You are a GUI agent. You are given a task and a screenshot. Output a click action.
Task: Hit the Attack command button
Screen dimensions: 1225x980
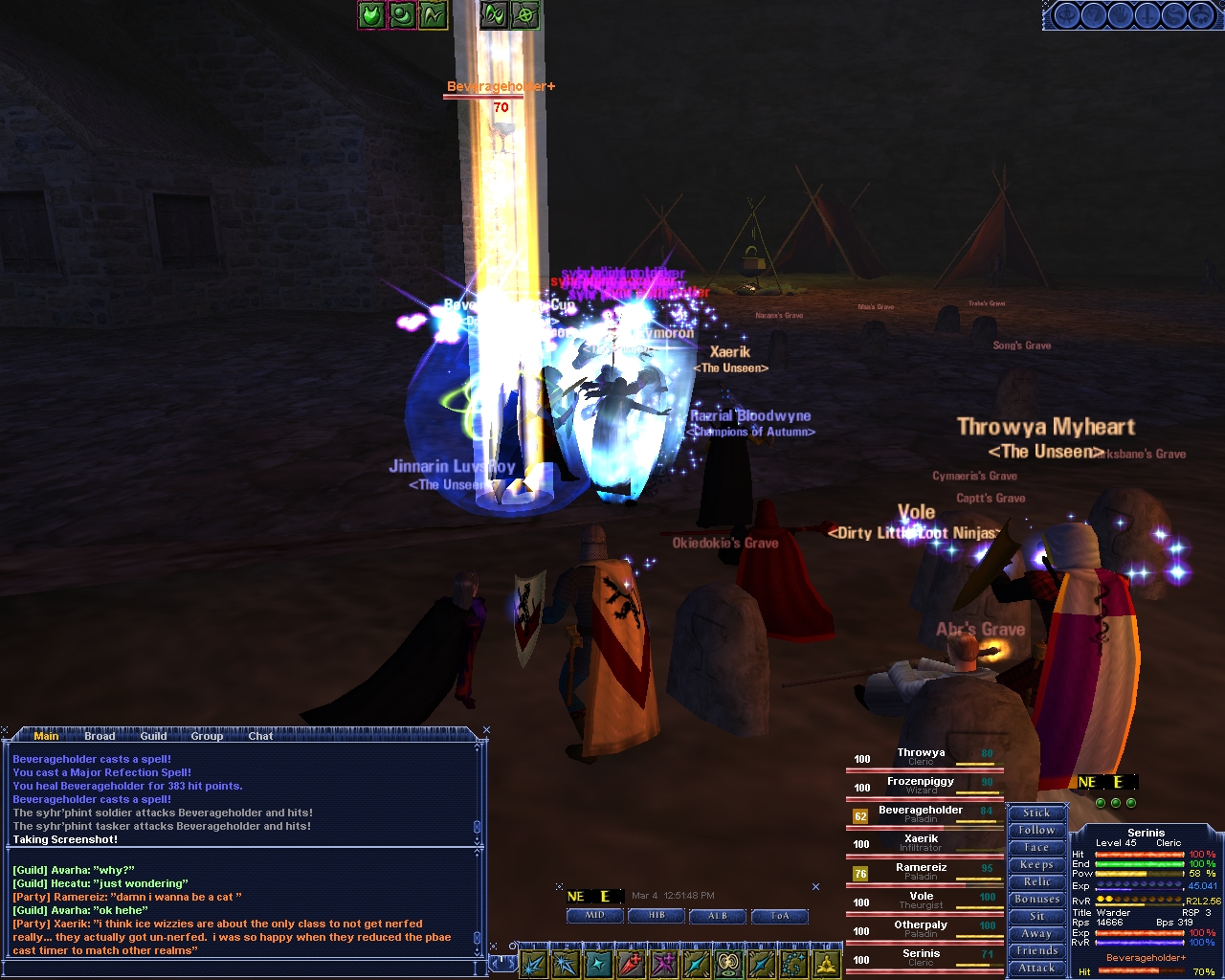pos(1036,968)
